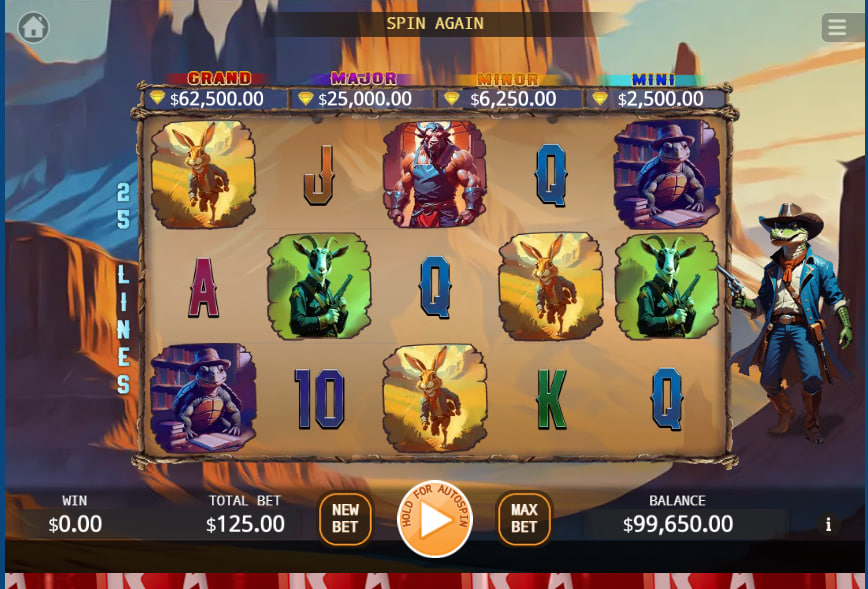The width and height of the screenshot is (868, 589).
Task: Set the wager with Max Bet
Action: (524, 519)
